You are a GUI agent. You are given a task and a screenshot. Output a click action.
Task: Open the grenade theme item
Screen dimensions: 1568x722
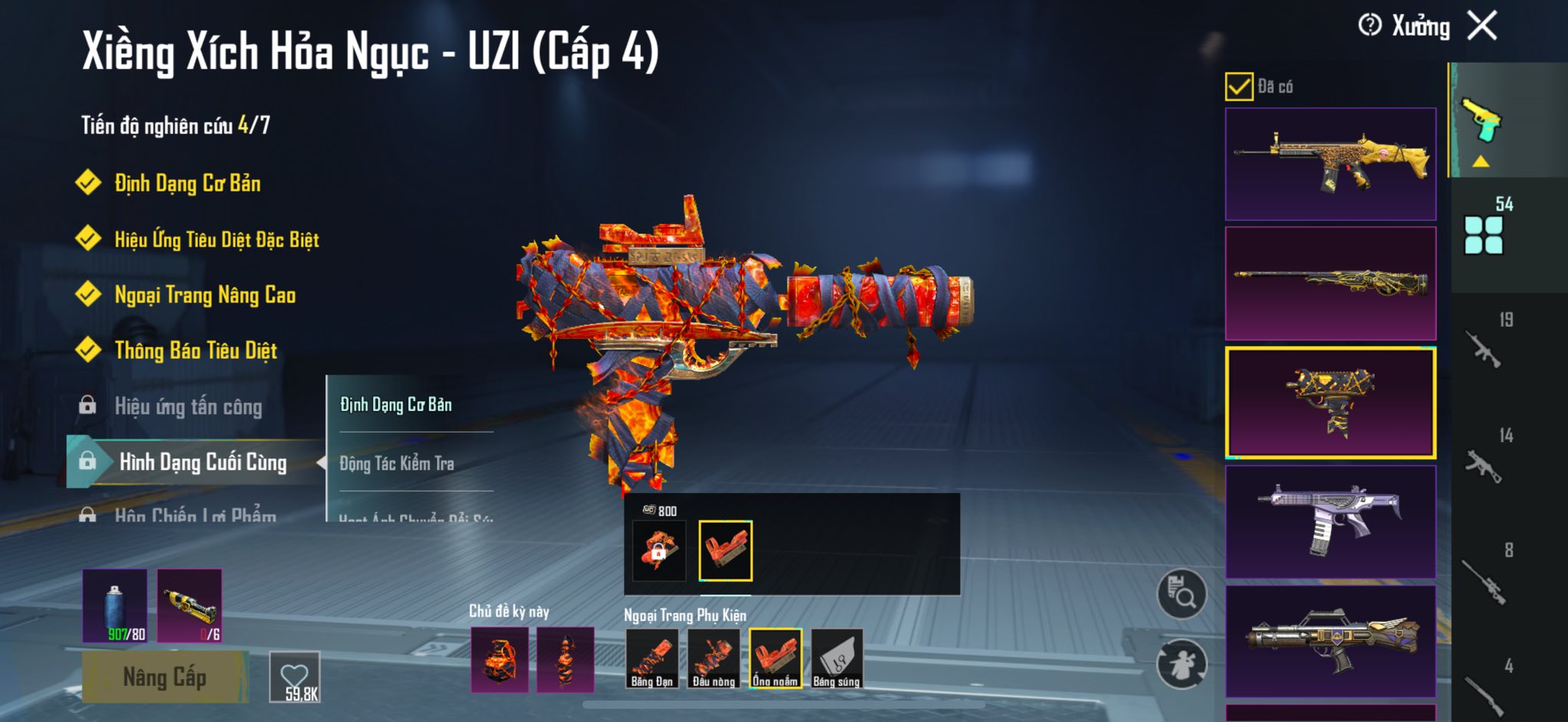pos(499,659)
